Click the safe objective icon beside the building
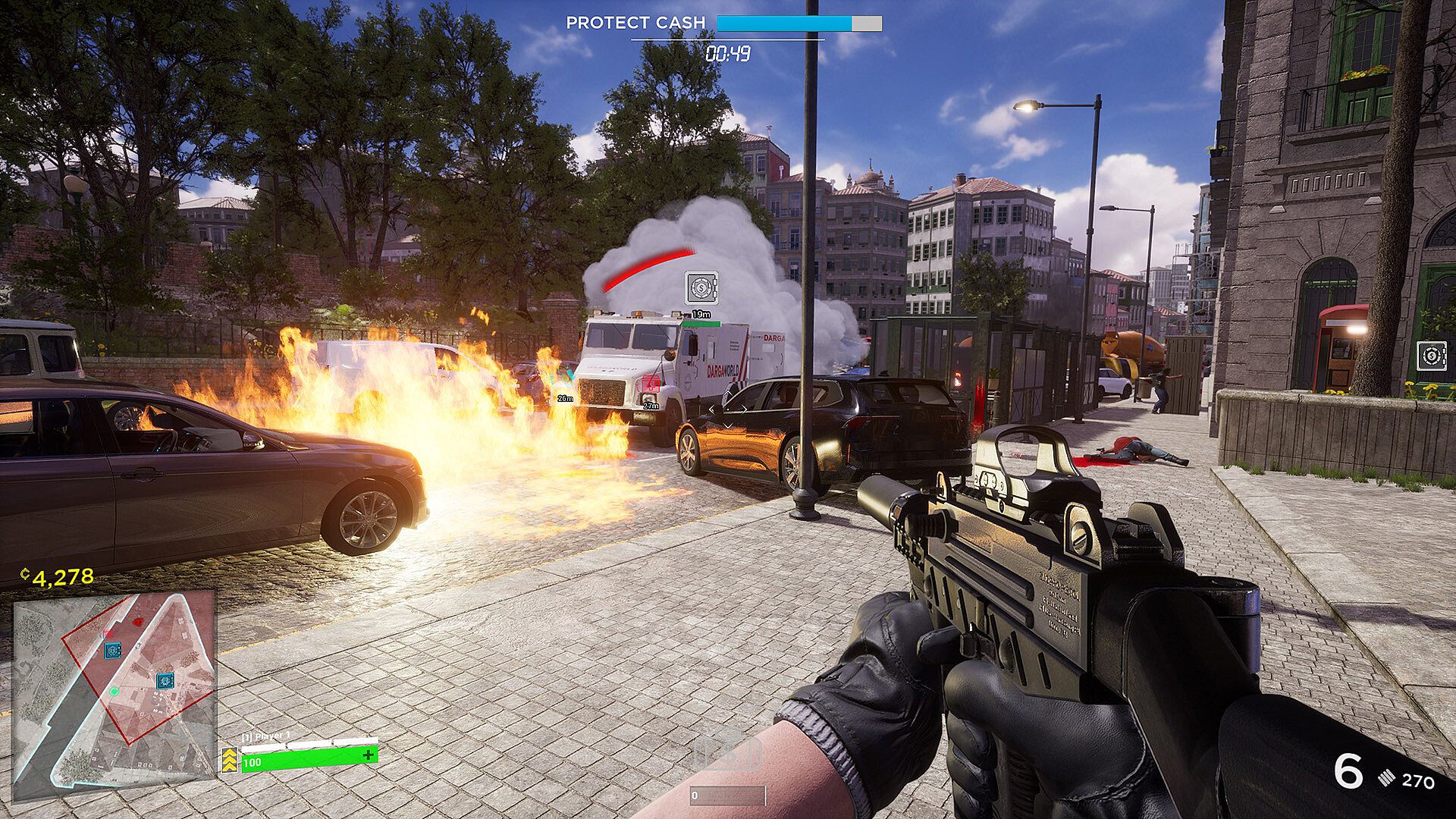1456x819 pixels. (x=1430, y=356)
